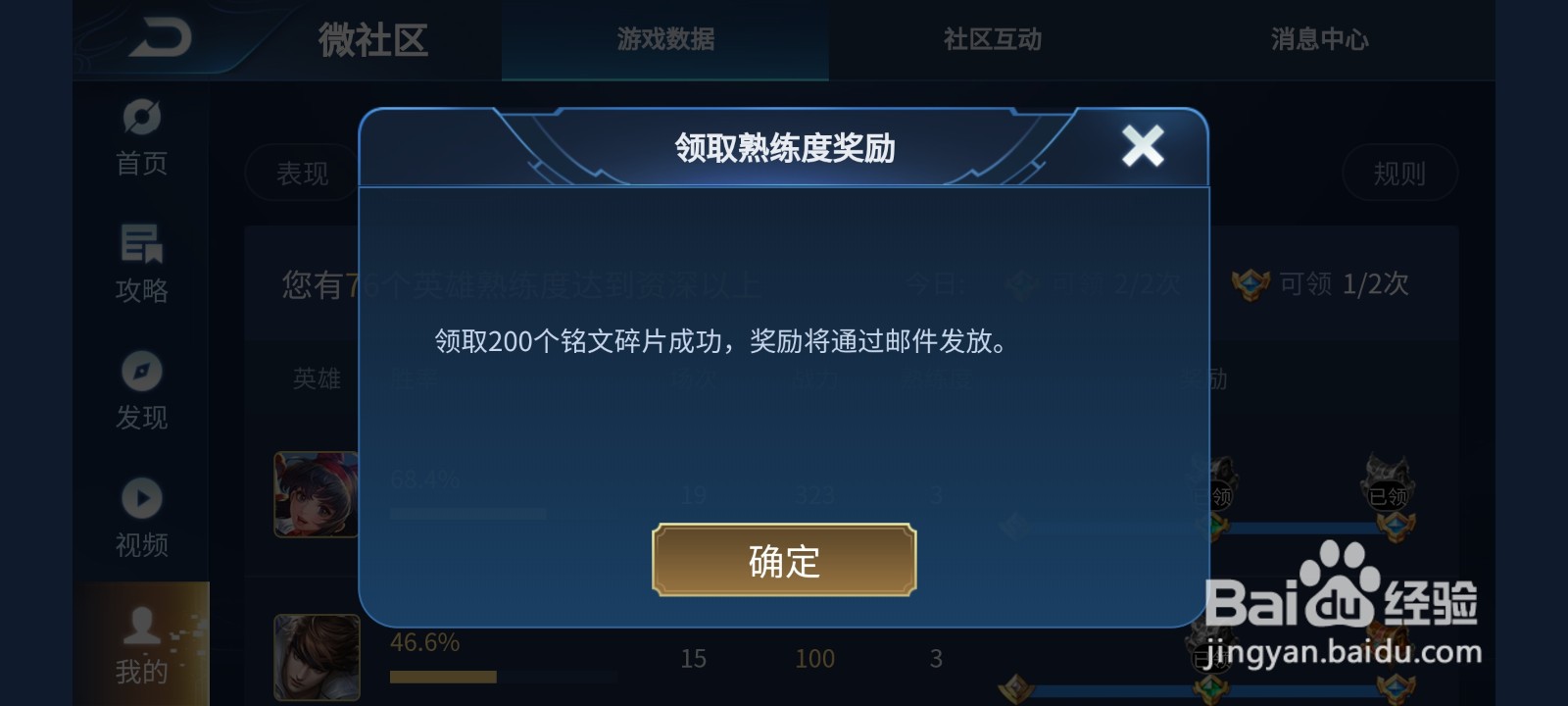
Task: Open the 规则 rules button
Action: click(1401, 173)
